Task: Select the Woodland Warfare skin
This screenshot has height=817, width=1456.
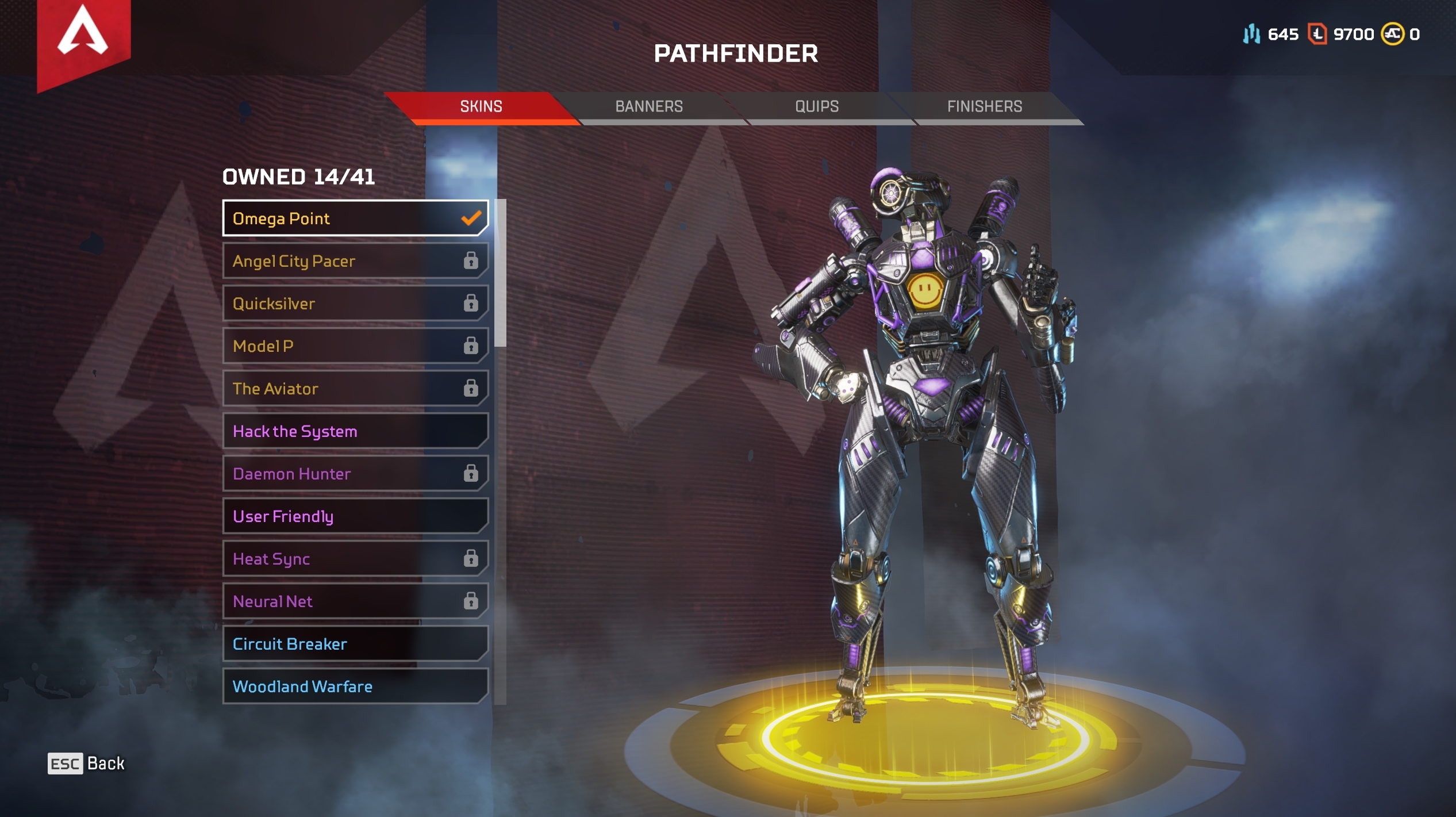Action: pos(355,686)
